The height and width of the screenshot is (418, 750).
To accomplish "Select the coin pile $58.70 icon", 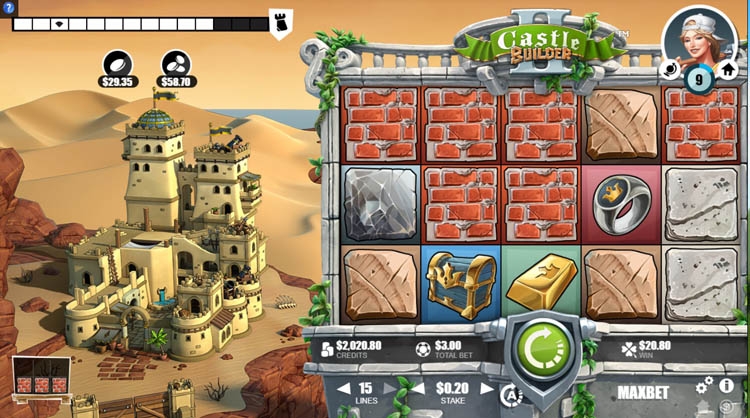I will pyautogui.click(x=177, y=62).
